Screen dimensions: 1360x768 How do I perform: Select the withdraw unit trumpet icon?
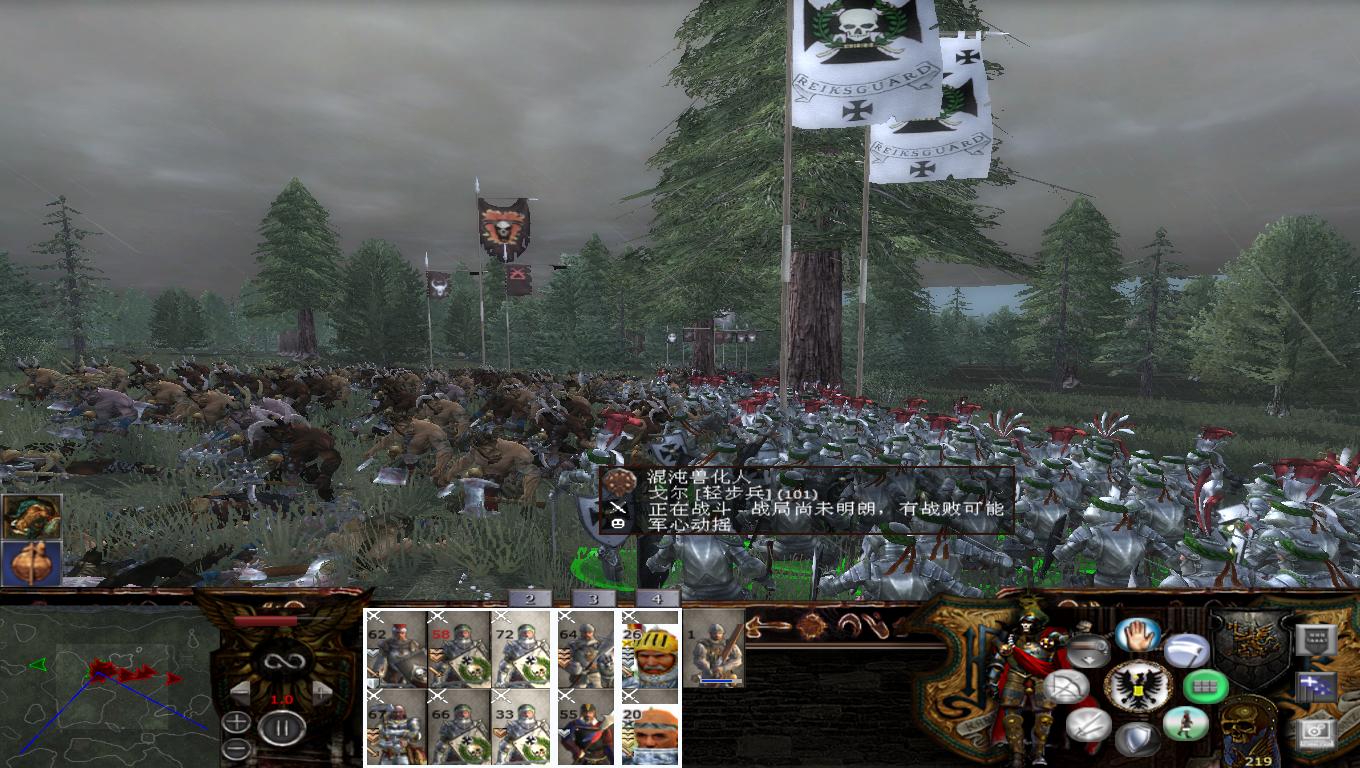point(1090,650)
